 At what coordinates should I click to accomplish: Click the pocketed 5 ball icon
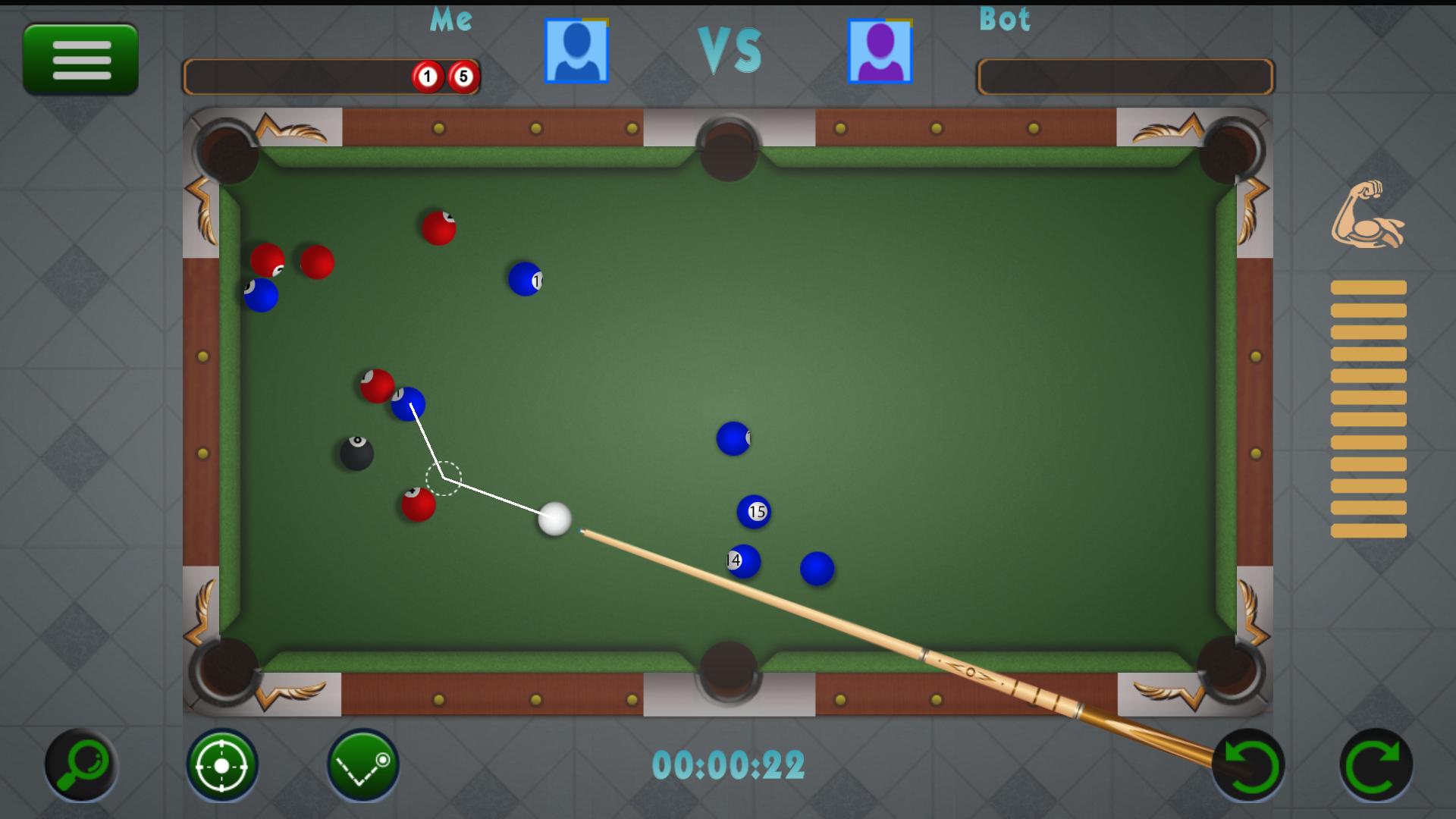click(463, 76)
